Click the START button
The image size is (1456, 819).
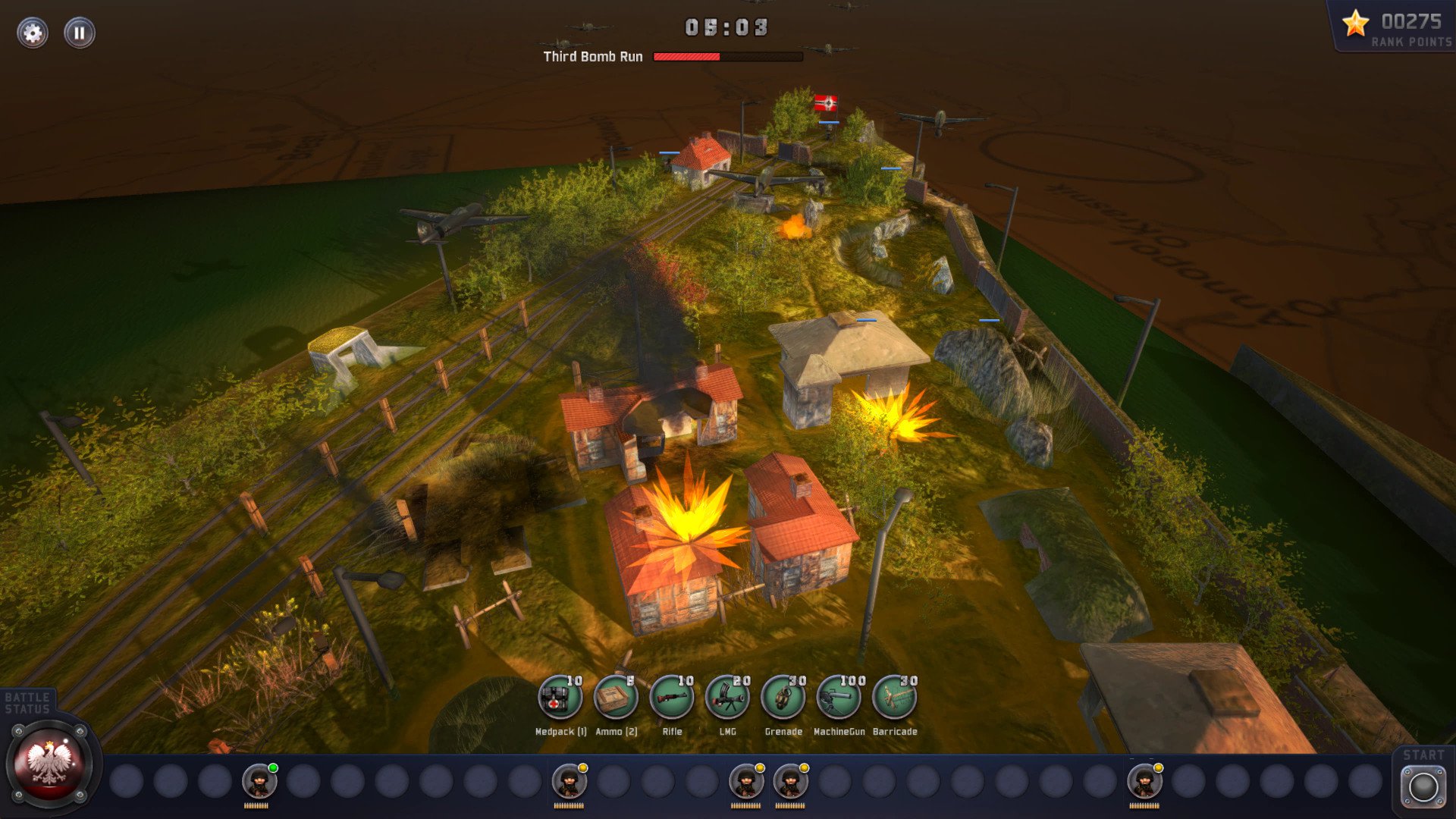click(1423, 786)
